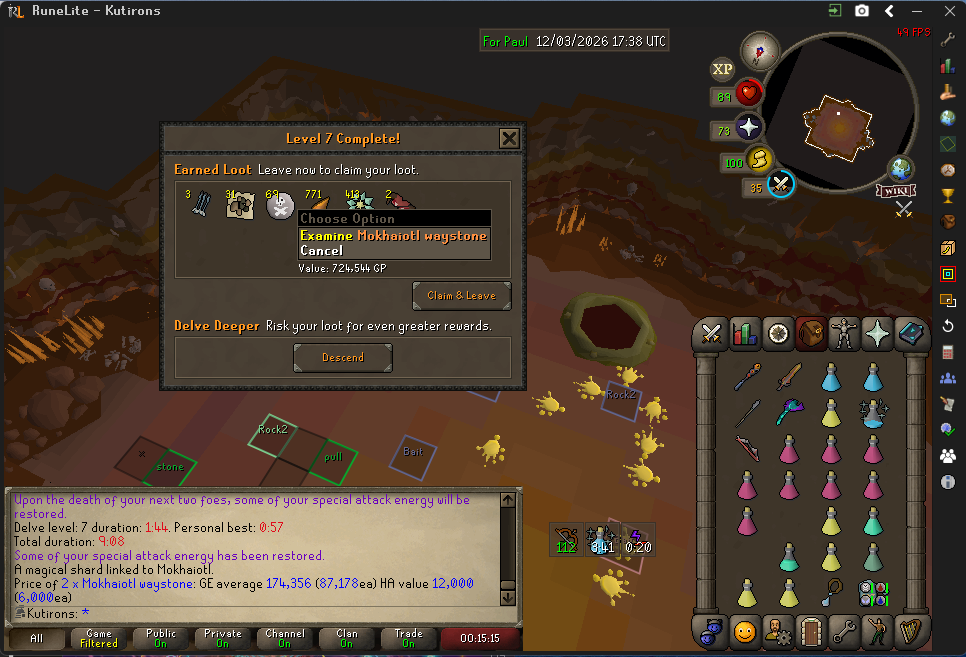Toggle the Public chat filter
Viewport: 966px width, 657px height.
coord(160,638)
